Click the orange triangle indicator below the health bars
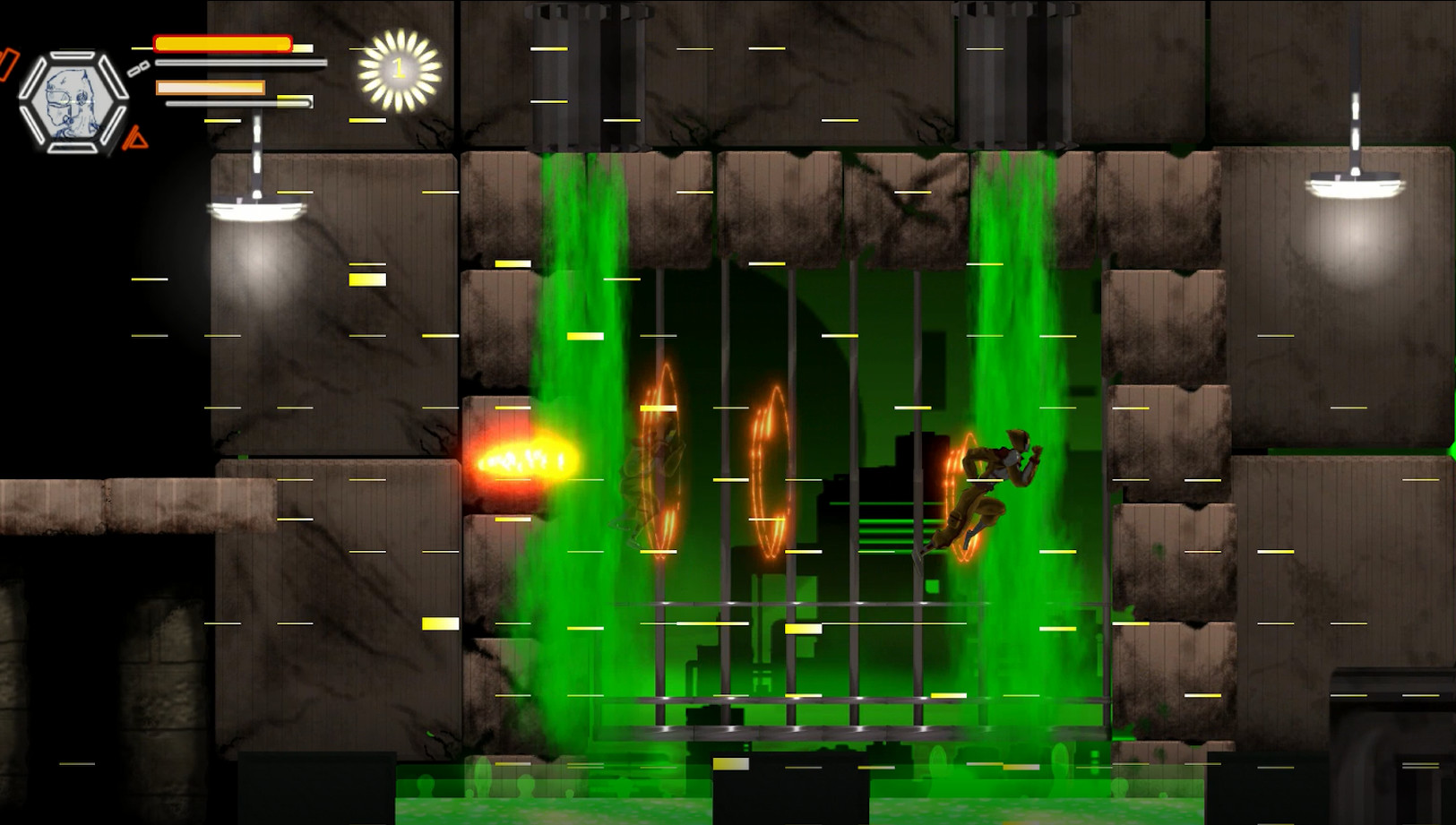This screenshot has height=825, width=1456. click(134, 139)
